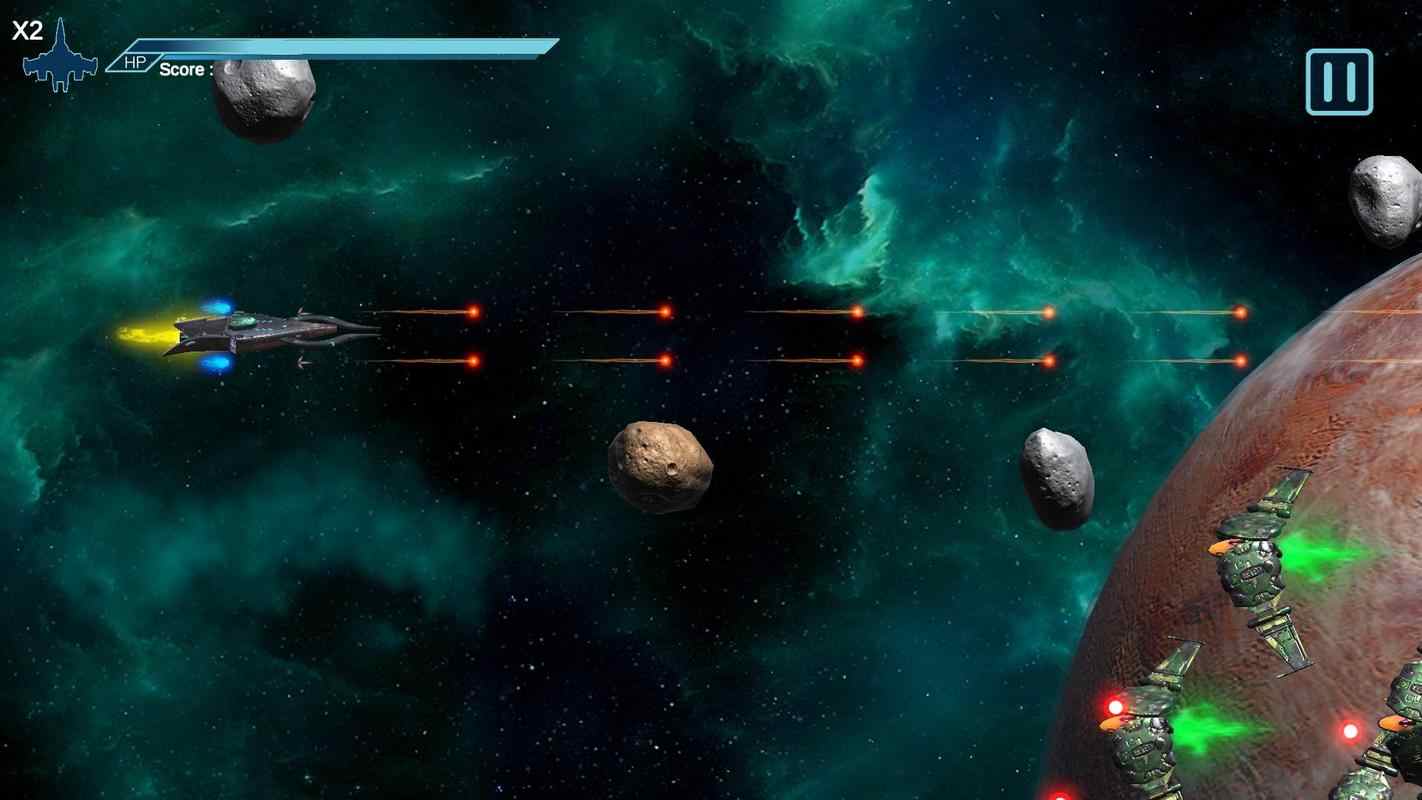Click the brown asteroid in the center
1422x800 pixels.
(661, 466)
